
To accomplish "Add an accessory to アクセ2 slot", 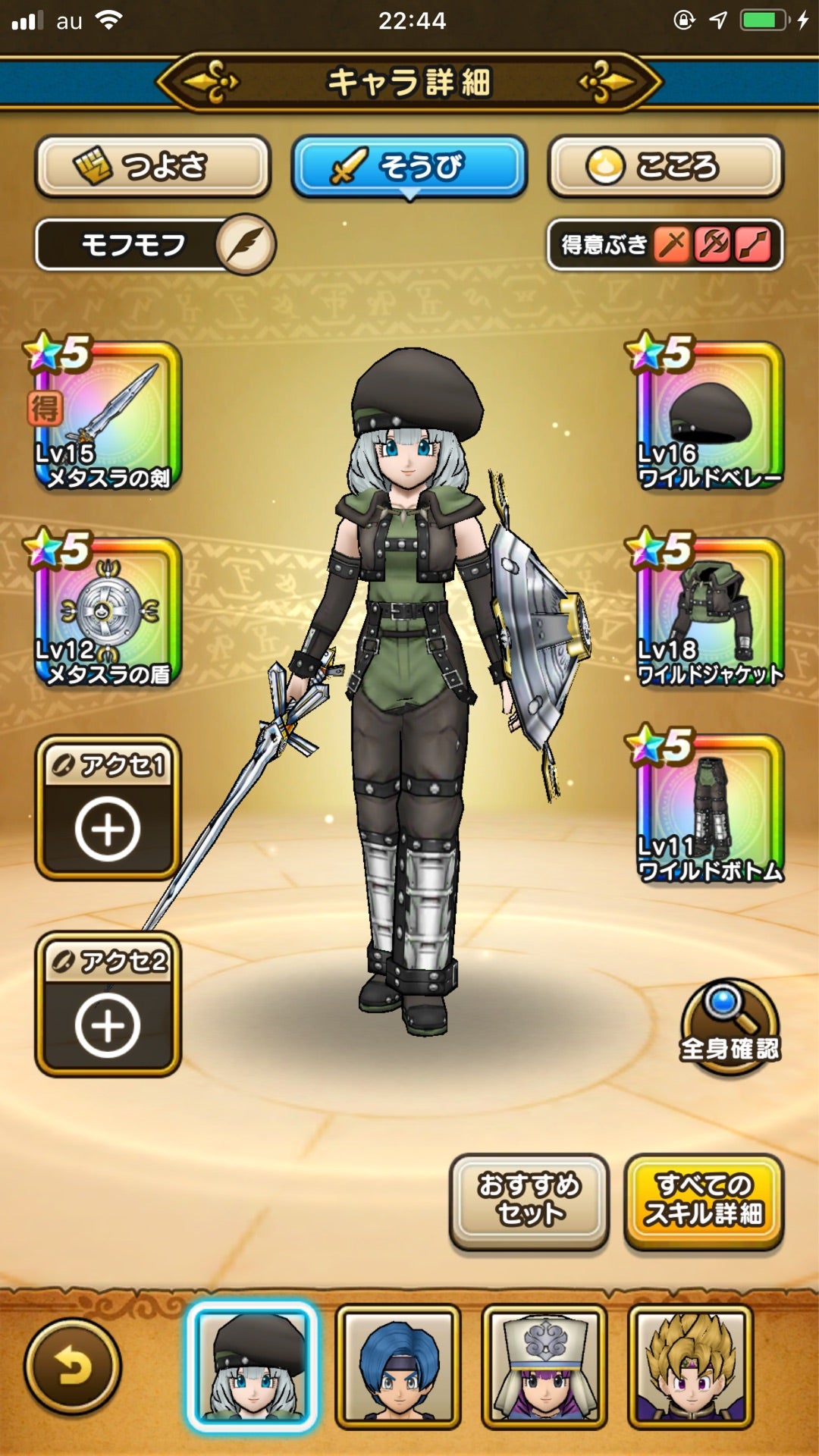I will click(x=108, y=1004).
